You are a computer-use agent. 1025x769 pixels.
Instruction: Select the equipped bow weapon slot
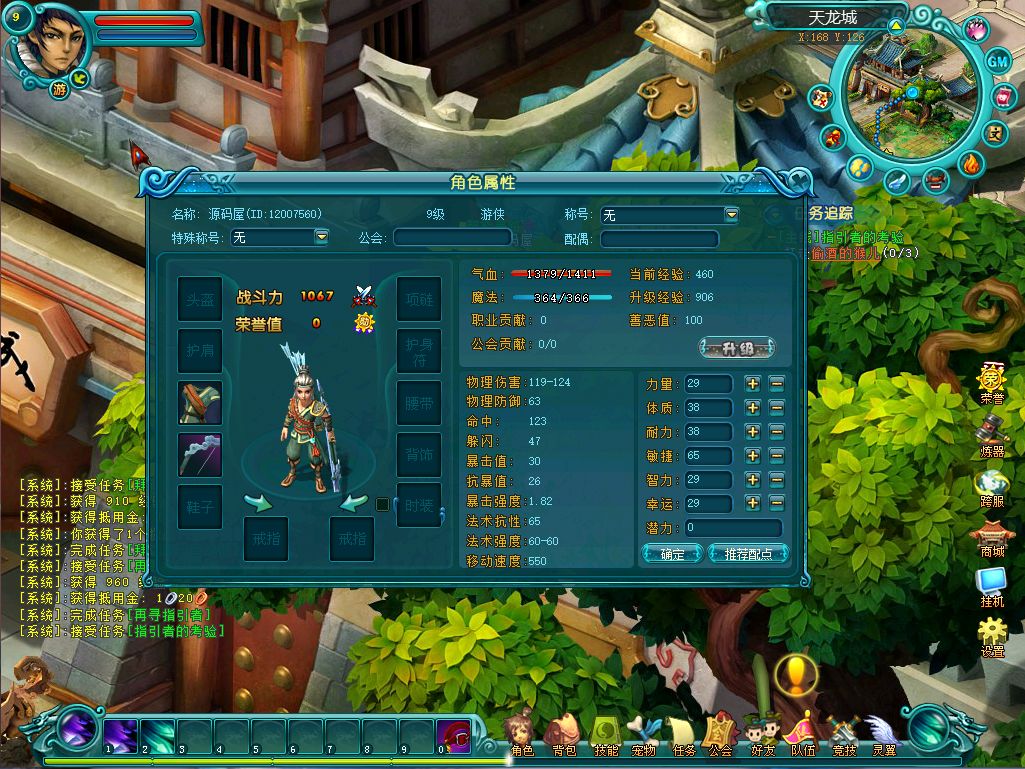coord(200,455)
